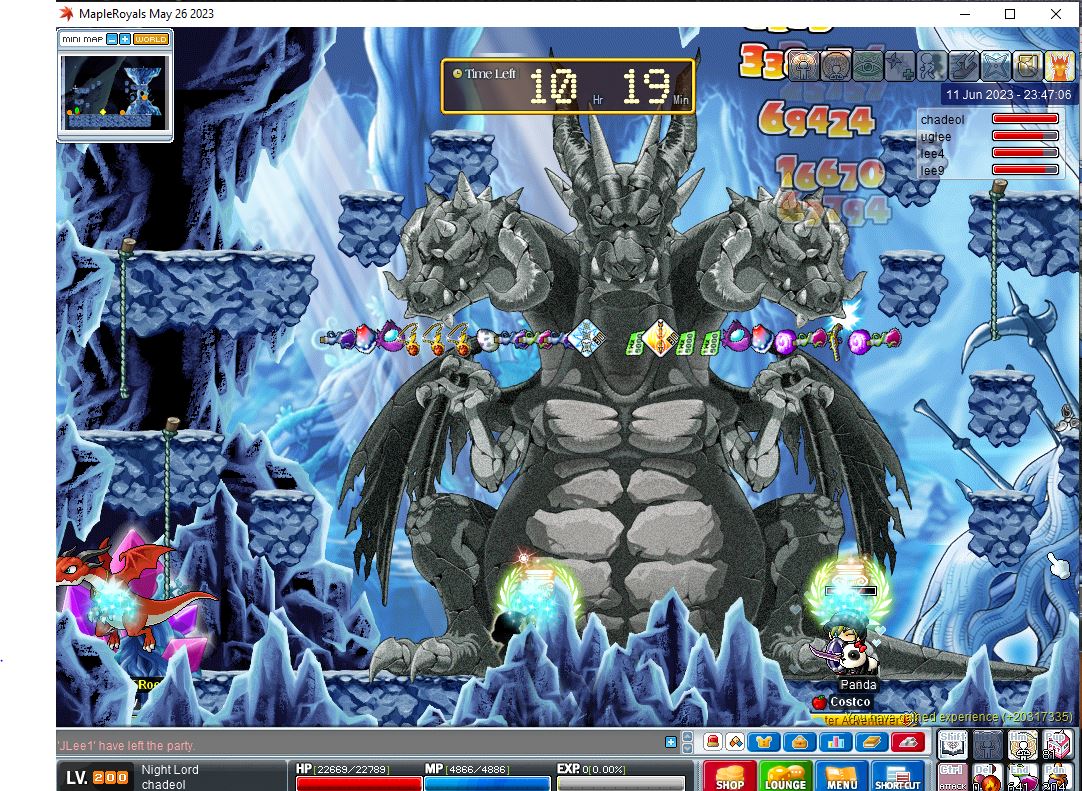
Task: Close the MapleRoyals window
Action: 1057,14
